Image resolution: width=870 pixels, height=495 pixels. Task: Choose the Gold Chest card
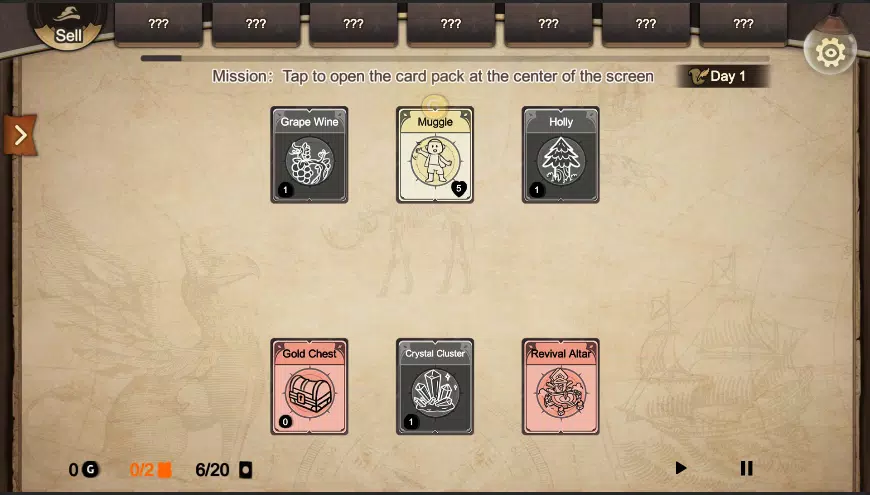pyautogui.click(x=309, y=387)
